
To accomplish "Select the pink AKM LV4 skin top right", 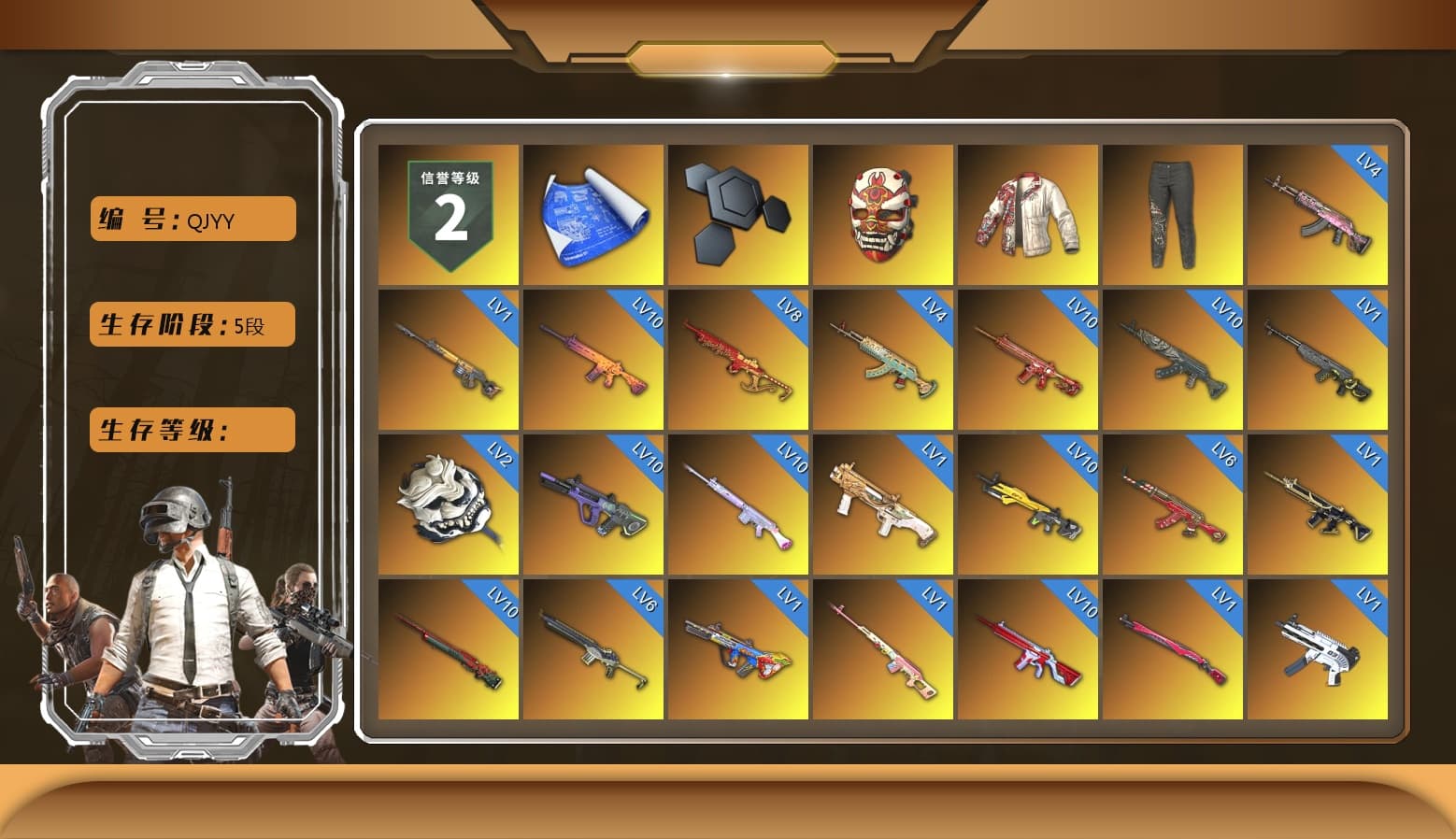I will [x=1318, y=213].
